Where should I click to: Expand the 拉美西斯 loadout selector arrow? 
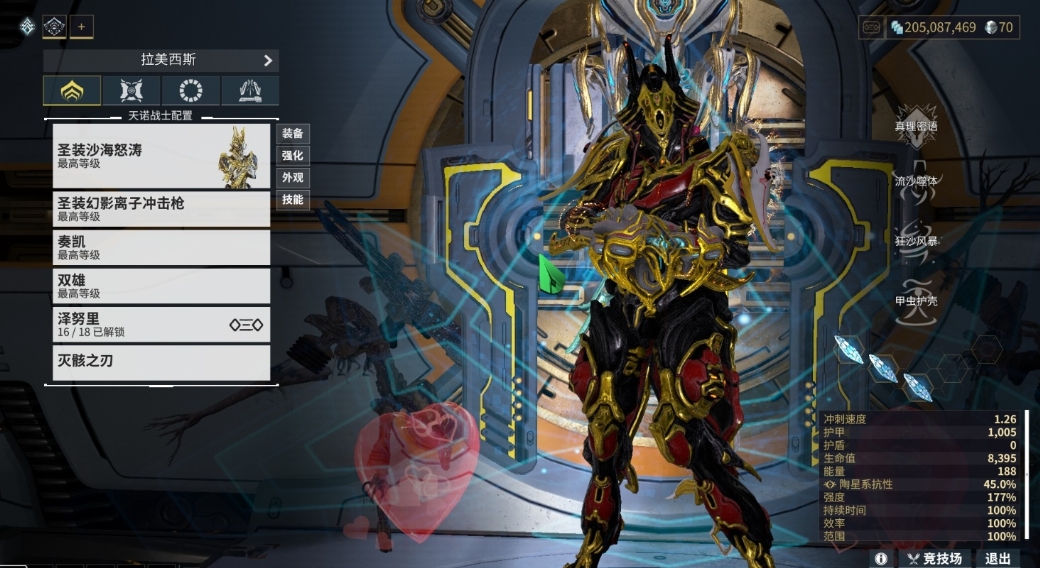click(268, 60)
